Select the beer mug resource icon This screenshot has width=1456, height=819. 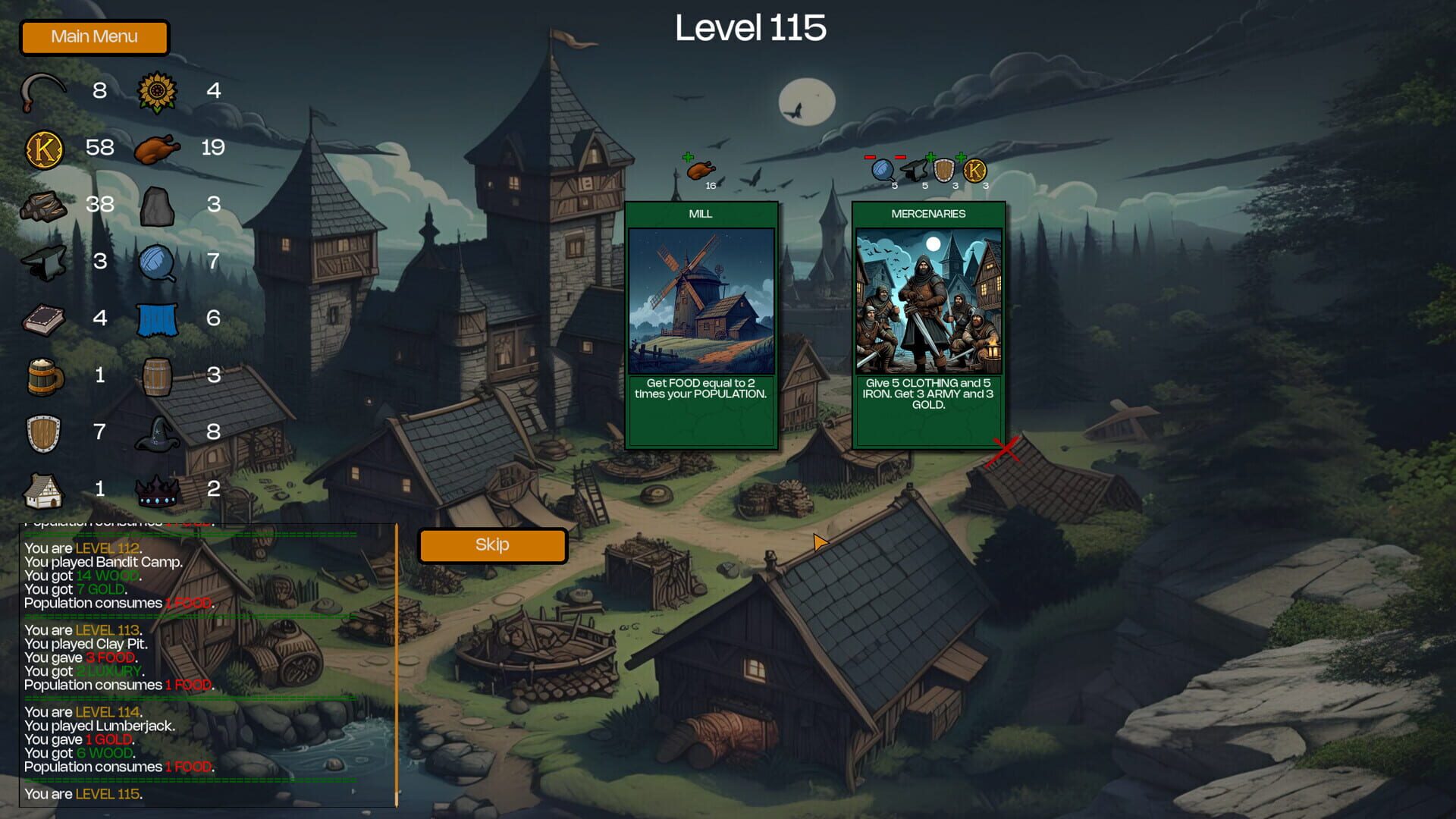coord(43,375)
